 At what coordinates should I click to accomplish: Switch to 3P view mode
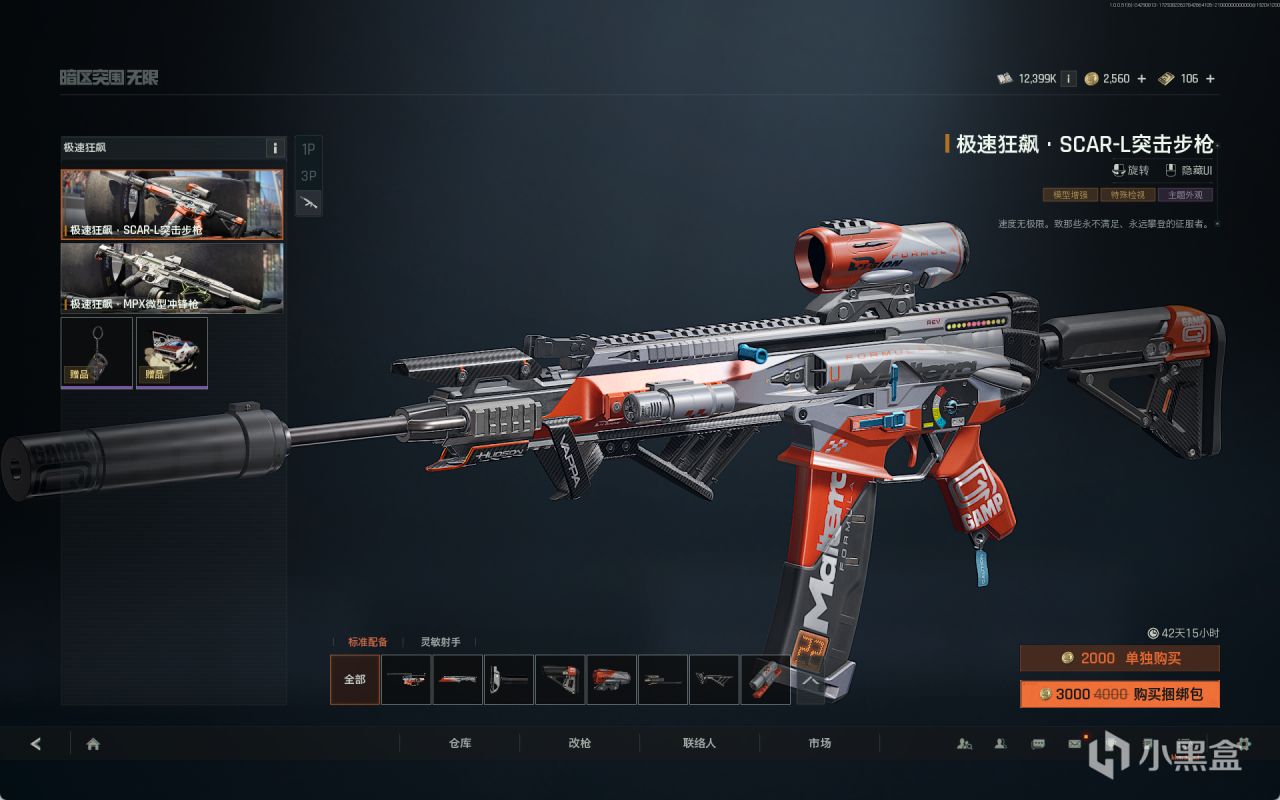click(x=309, y=176)
